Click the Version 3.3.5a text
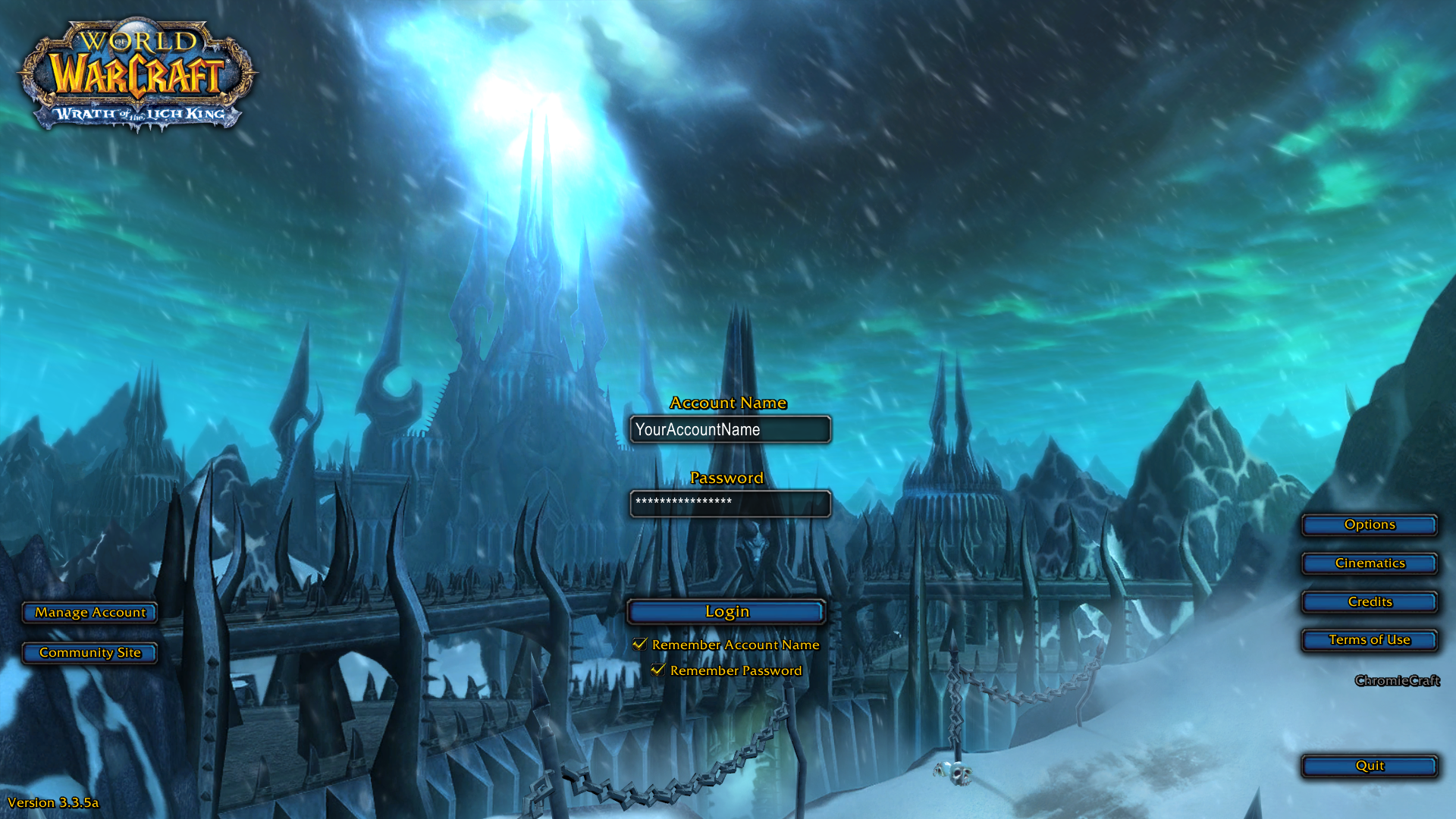The image size is (1456, 819). click(53, 802)
